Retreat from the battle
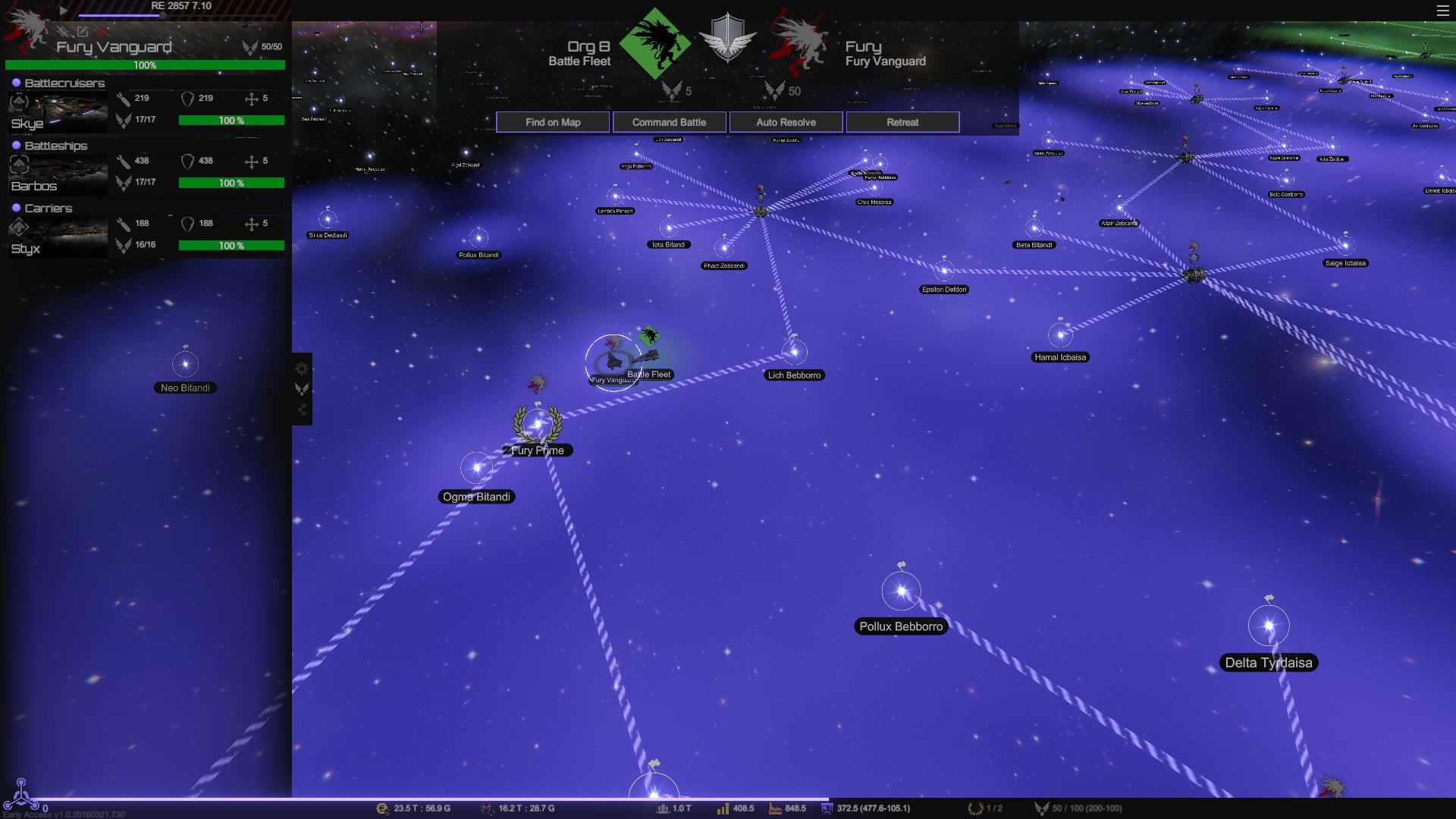This screenshot has height=819, width=1456. 902,122
